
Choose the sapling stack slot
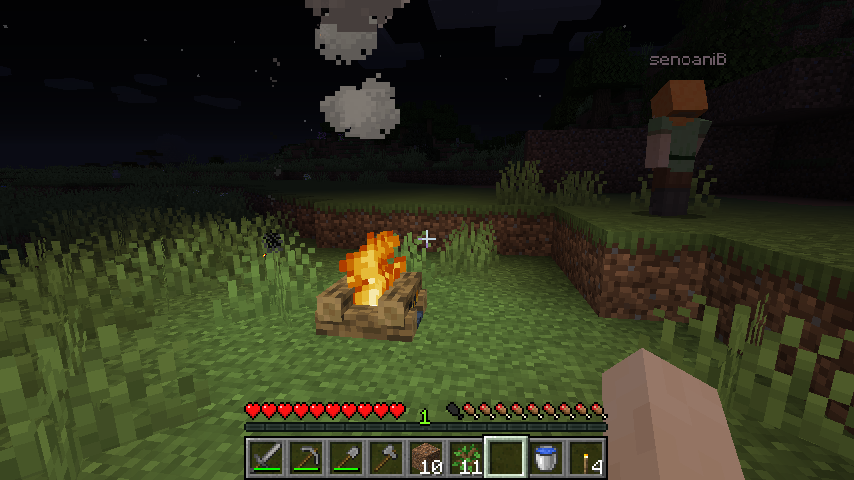pos(466,458)
